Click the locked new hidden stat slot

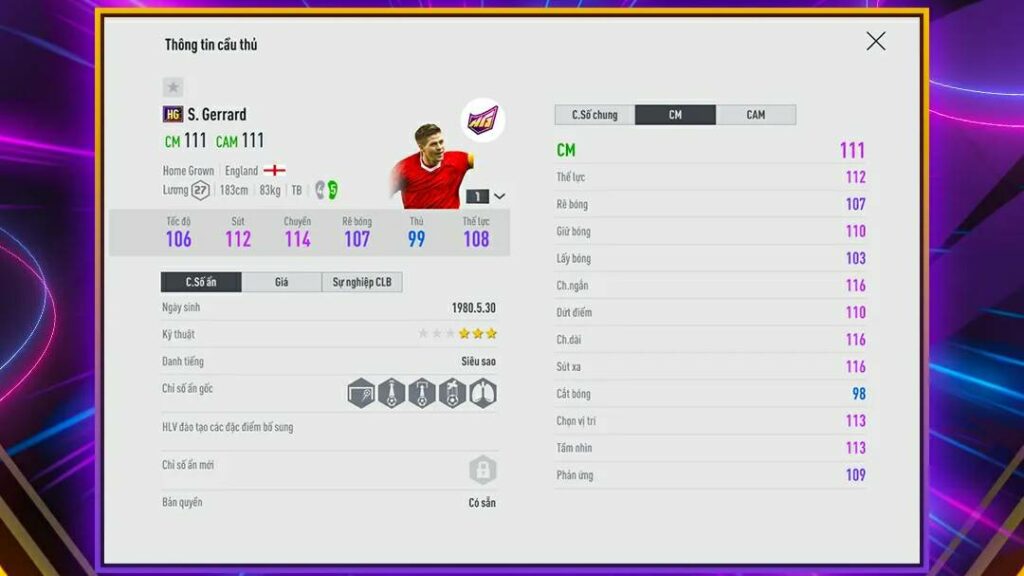(x=483, y=469)
